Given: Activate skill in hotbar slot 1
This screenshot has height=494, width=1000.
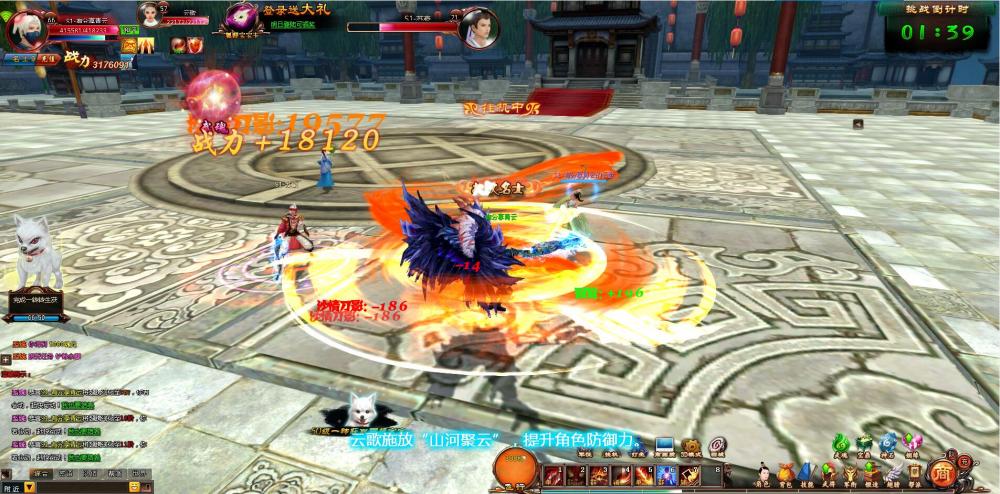Looking at the screenshot, I should coord(553,475).
